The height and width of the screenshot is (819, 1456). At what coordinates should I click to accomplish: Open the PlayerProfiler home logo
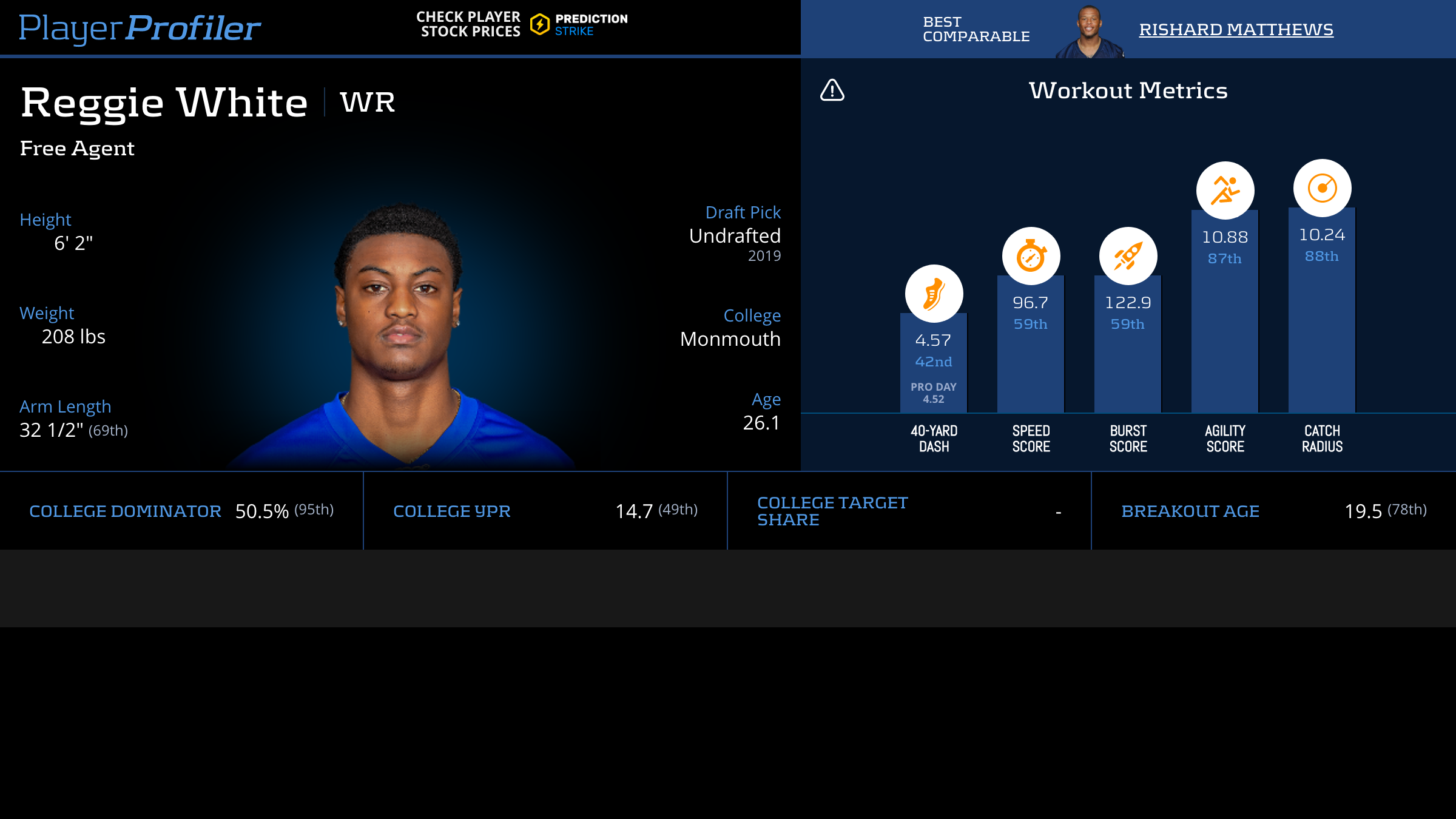click(x=140, y=28)
